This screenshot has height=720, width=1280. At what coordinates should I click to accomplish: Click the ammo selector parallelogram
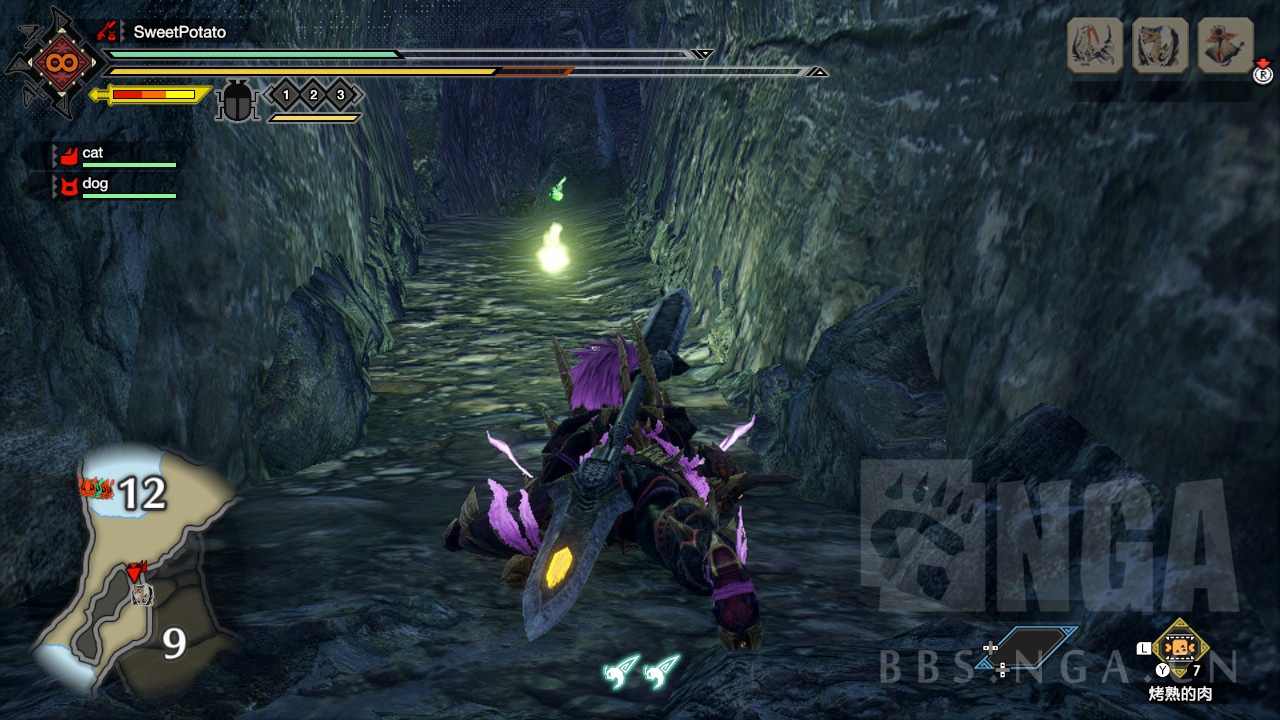[x=1036, y=648]
